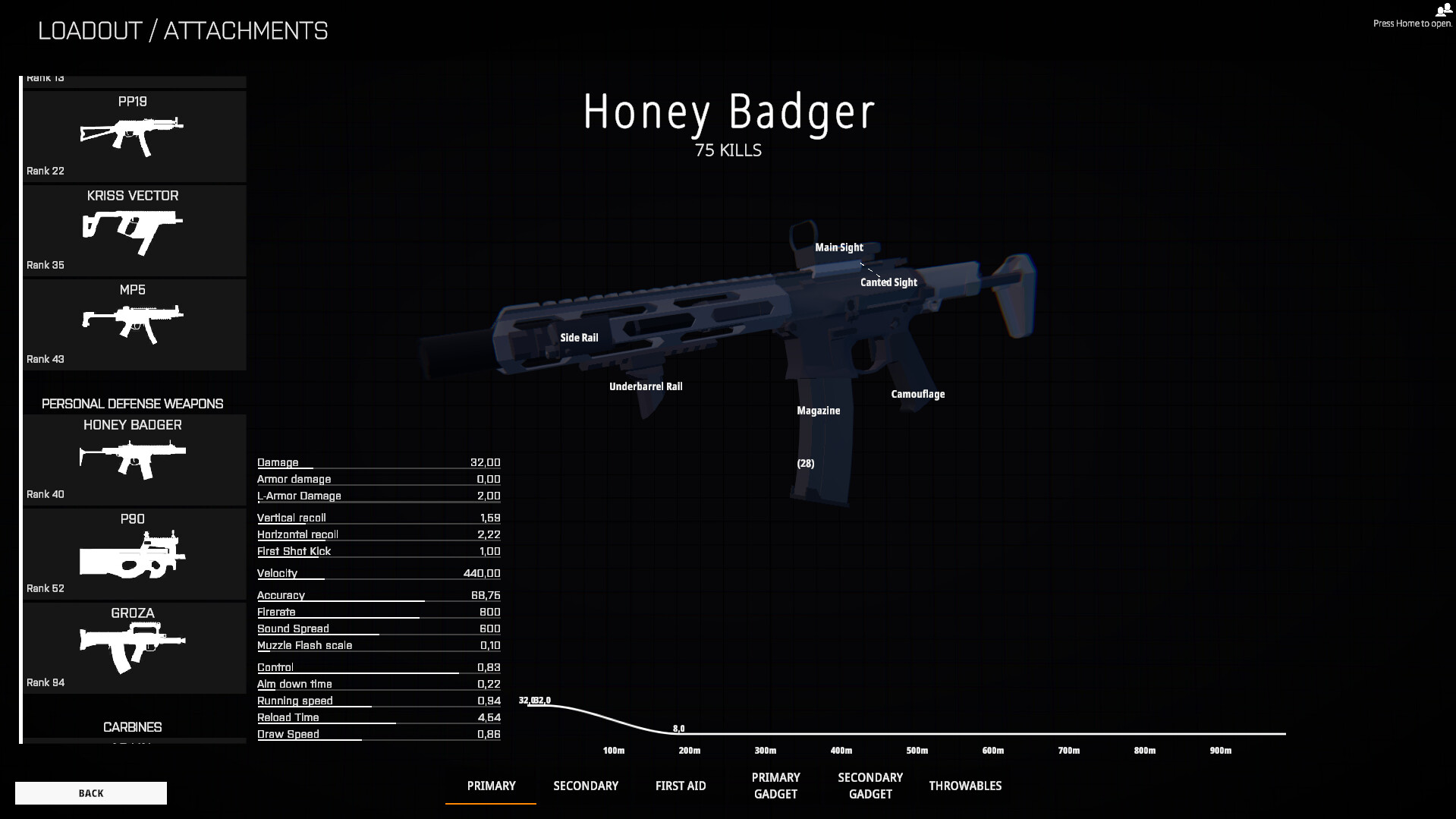Open the Camouflage attachment slot
The width and height of the screenshot is (1456, 819).
[917, 394]
